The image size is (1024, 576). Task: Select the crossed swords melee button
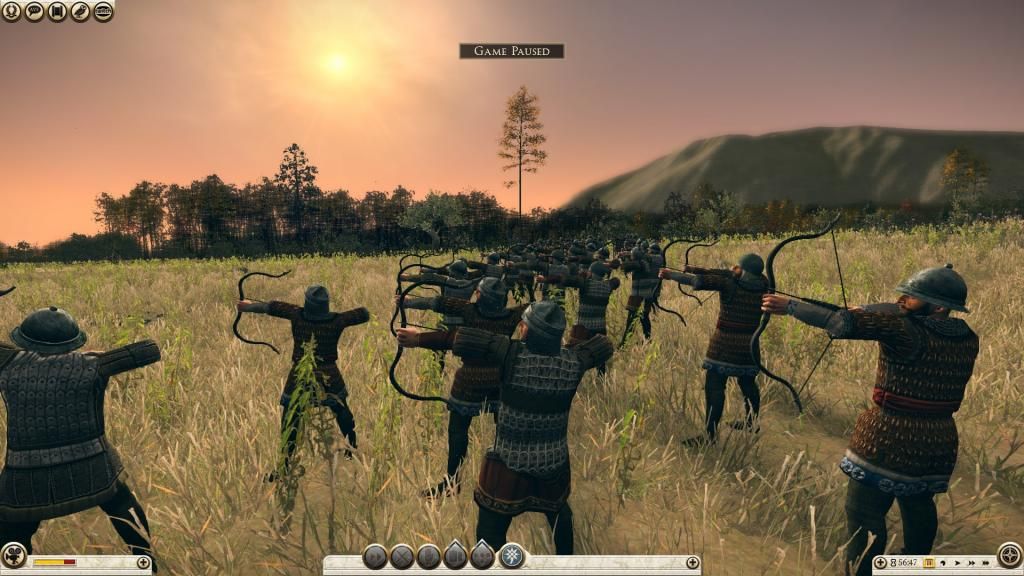402,557
